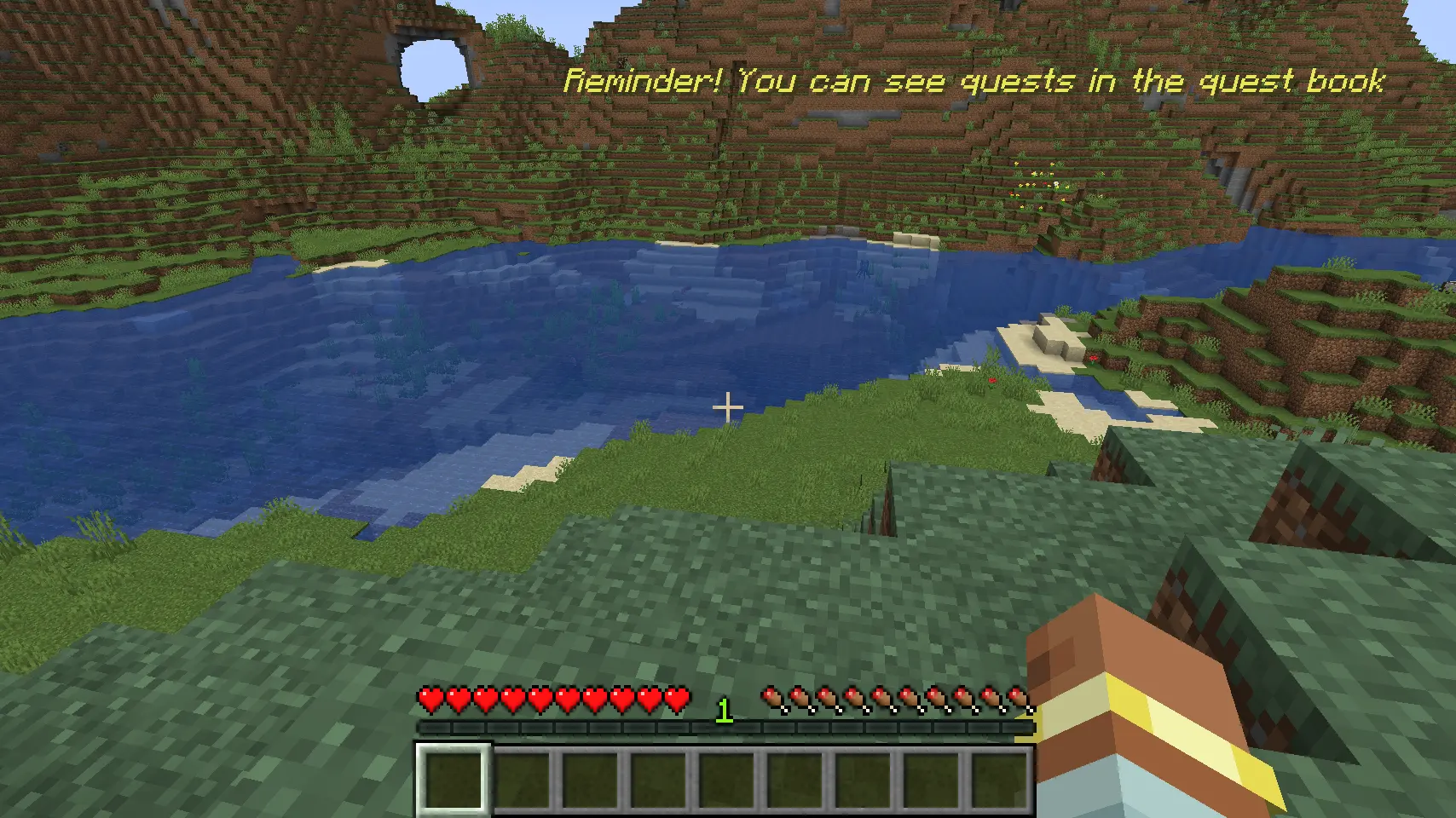The width and height of the screenshot is (1456, 818).
Task: Click the first drumstick in the hunger bar
Action: tap(771, 699)
